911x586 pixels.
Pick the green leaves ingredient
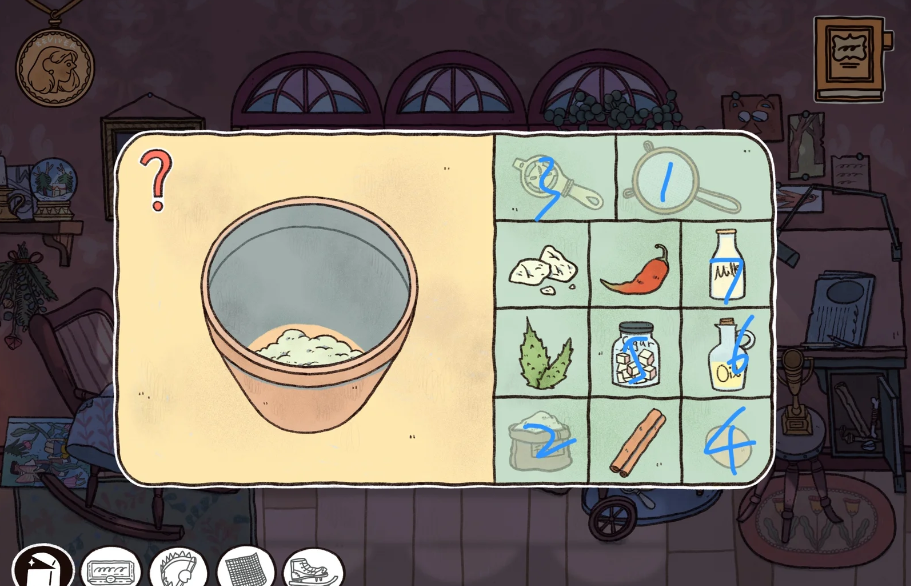pyautogui.click(x=541, y=352)
